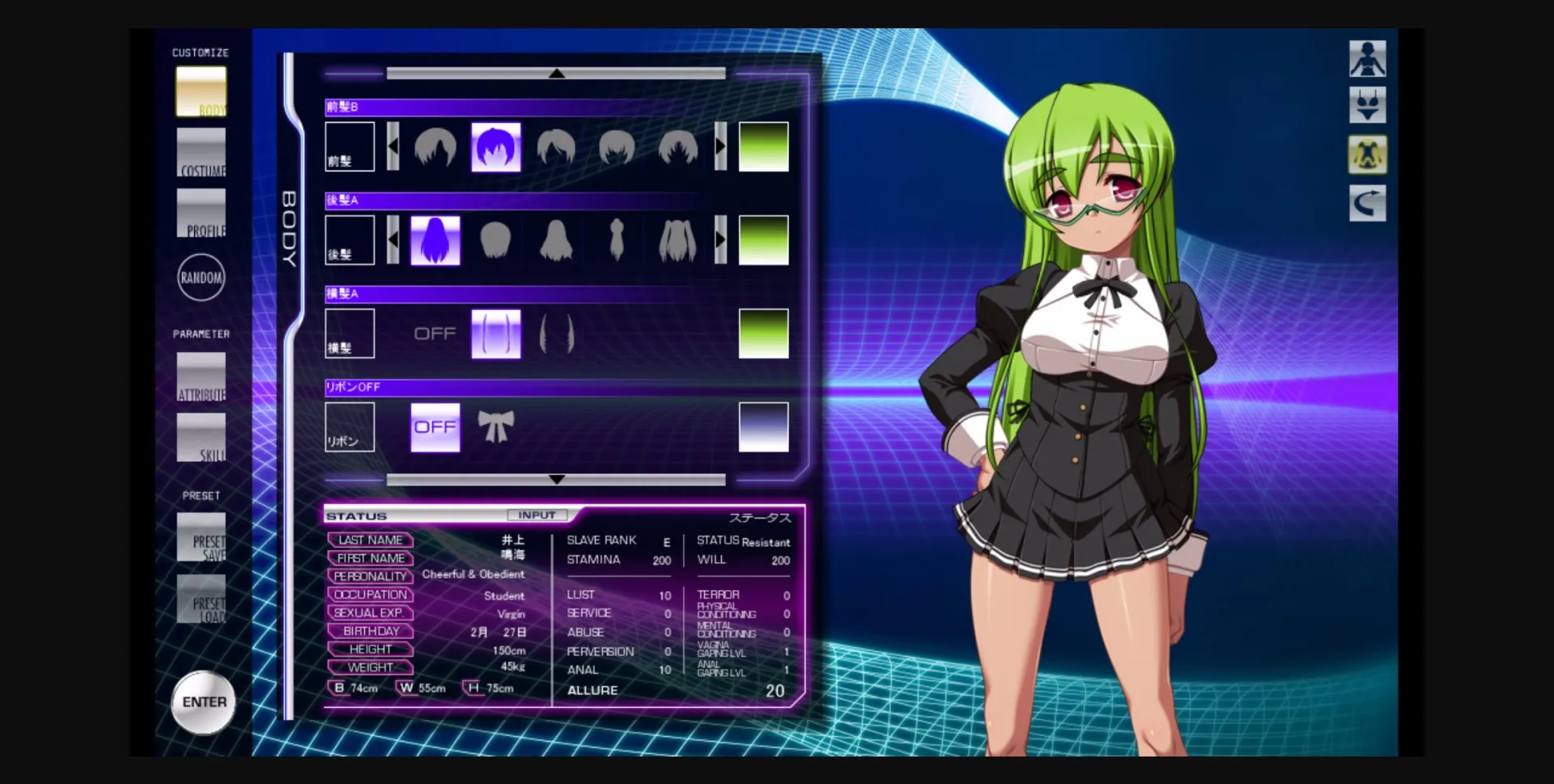Select the ribbon bow option
This screenshot has width=1554, height=784.
(x=496, y=426)
